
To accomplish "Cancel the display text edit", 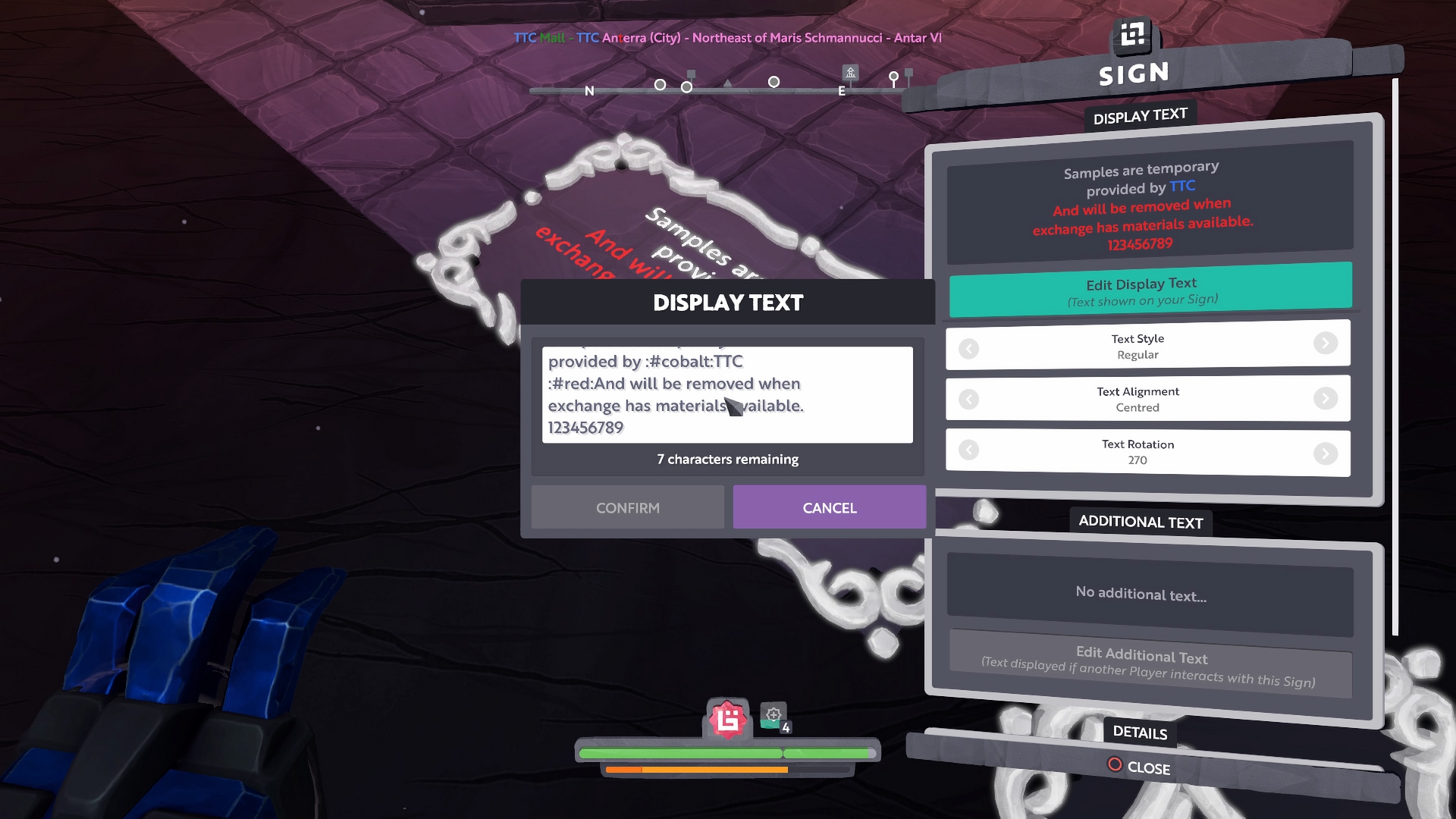I will 829,507.
